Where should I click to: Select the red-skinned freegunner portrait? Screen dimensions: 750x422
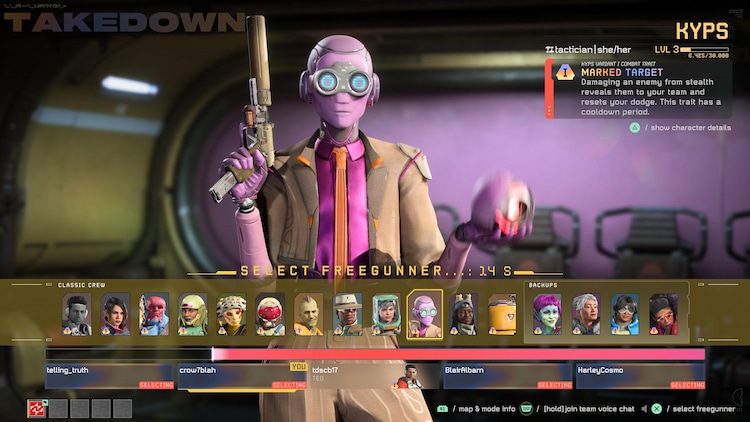[154, 314]
